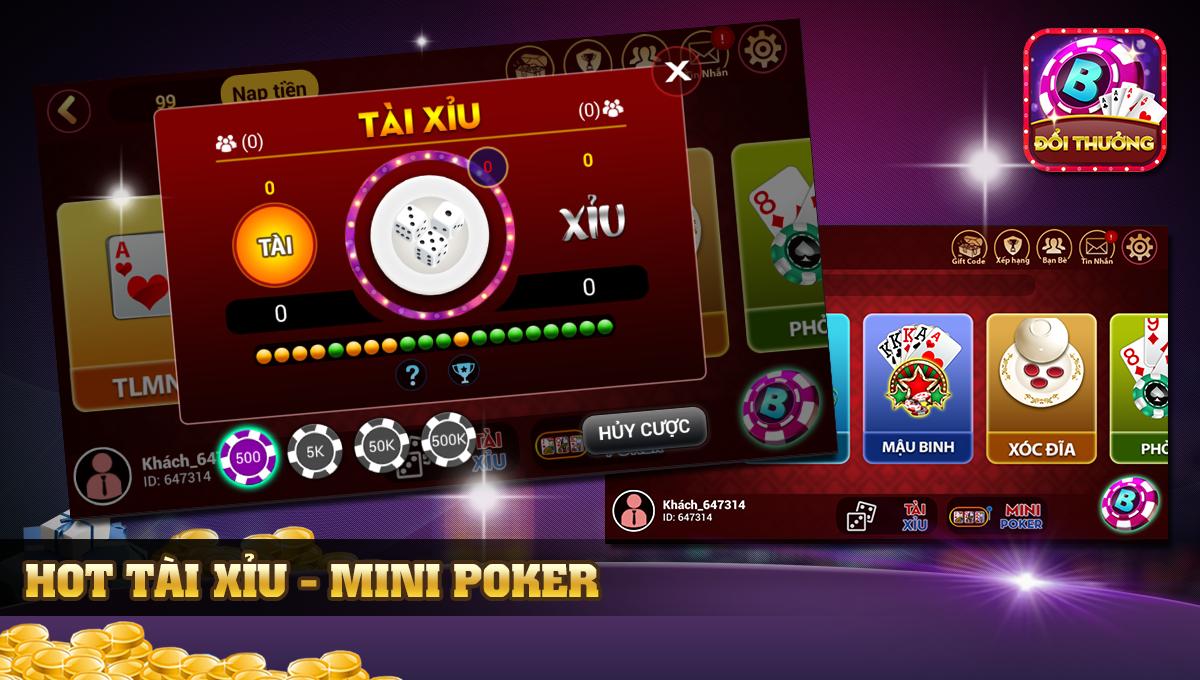Open settings gear on the right screen
Viewport: 1200px width, 680px height.
(1140, 245)
